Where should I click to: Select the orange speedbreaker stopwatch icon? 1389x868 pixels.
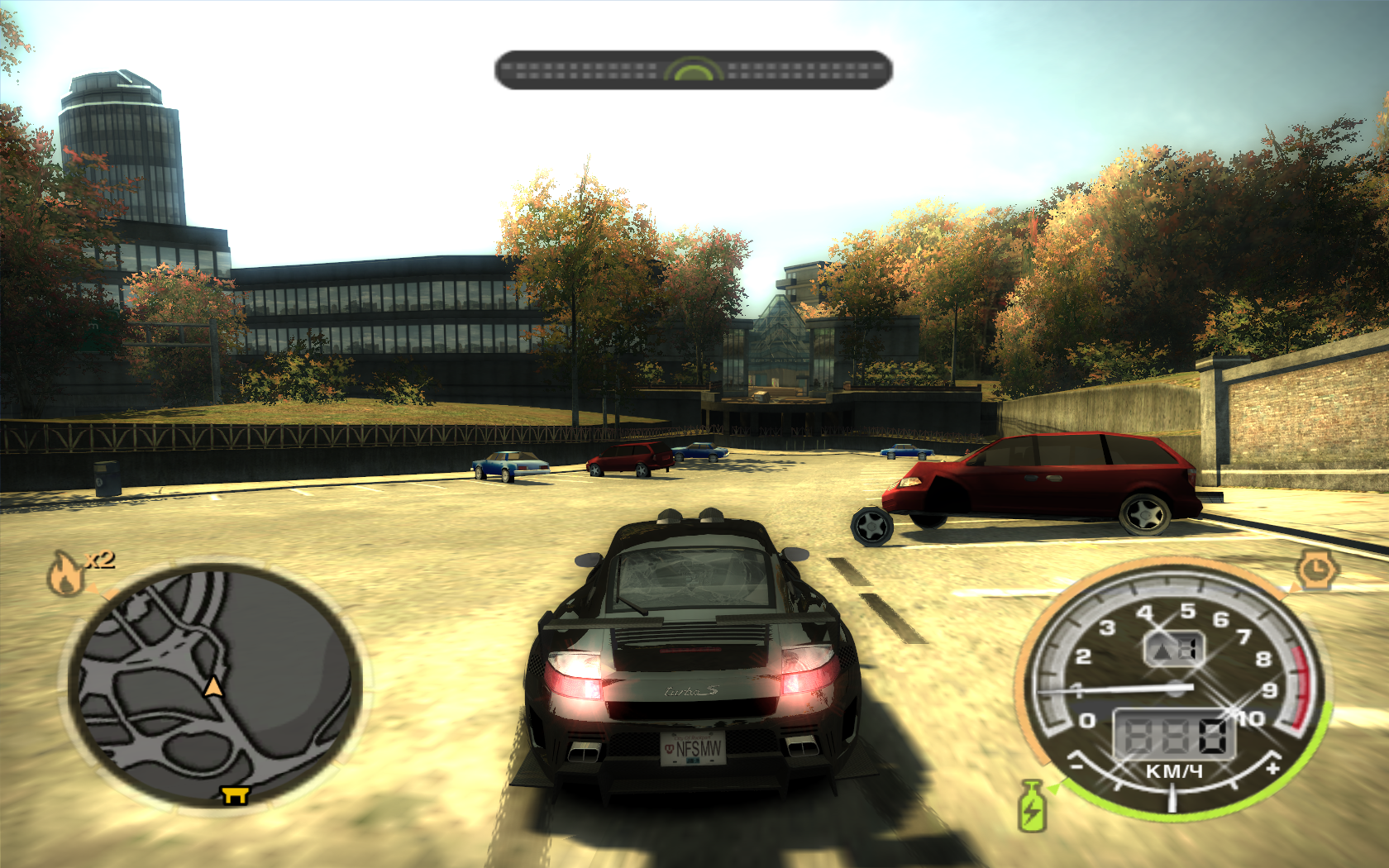[x=1315, y=570]
